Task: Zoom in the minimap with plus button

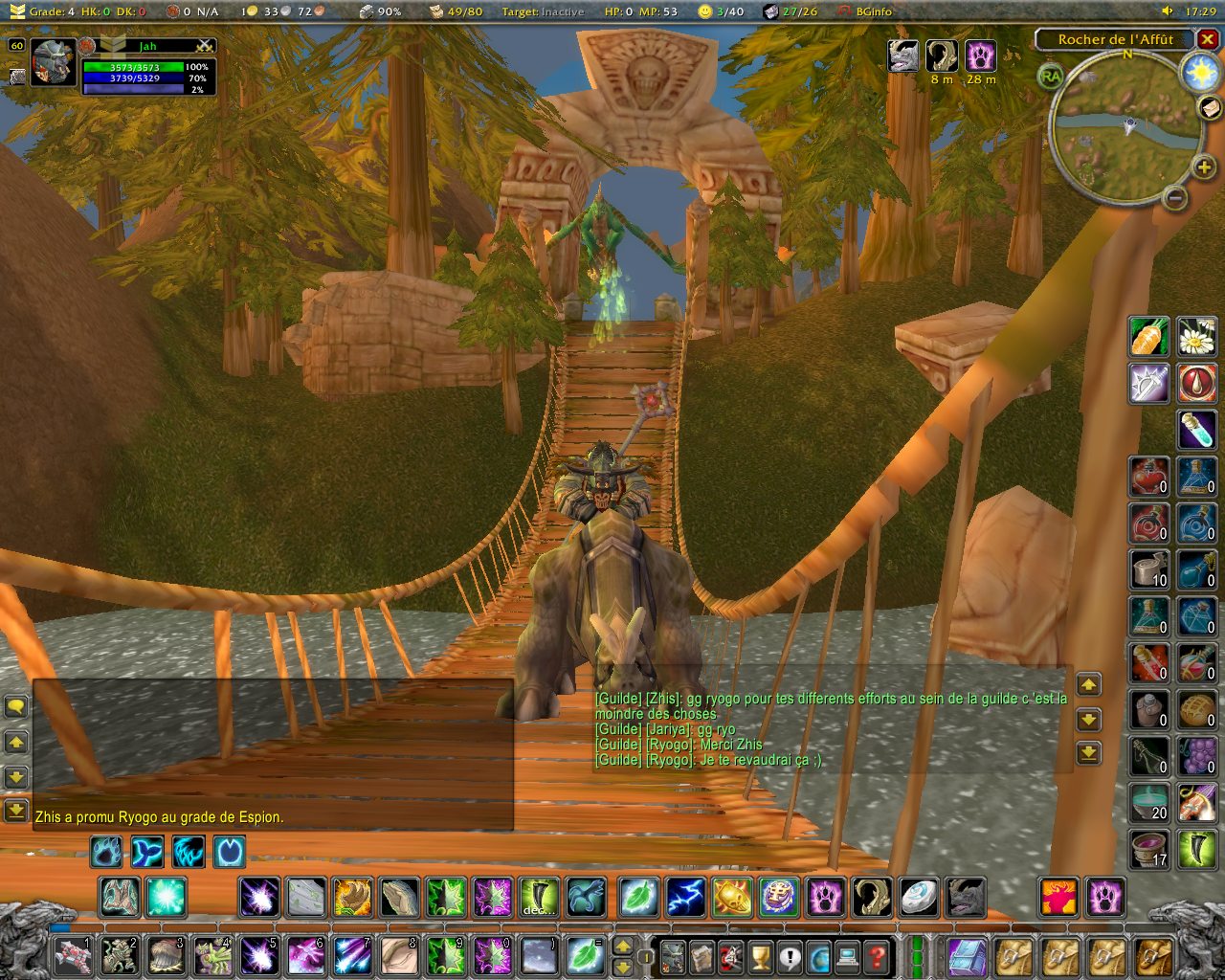Action: [x=1204, y=168]
